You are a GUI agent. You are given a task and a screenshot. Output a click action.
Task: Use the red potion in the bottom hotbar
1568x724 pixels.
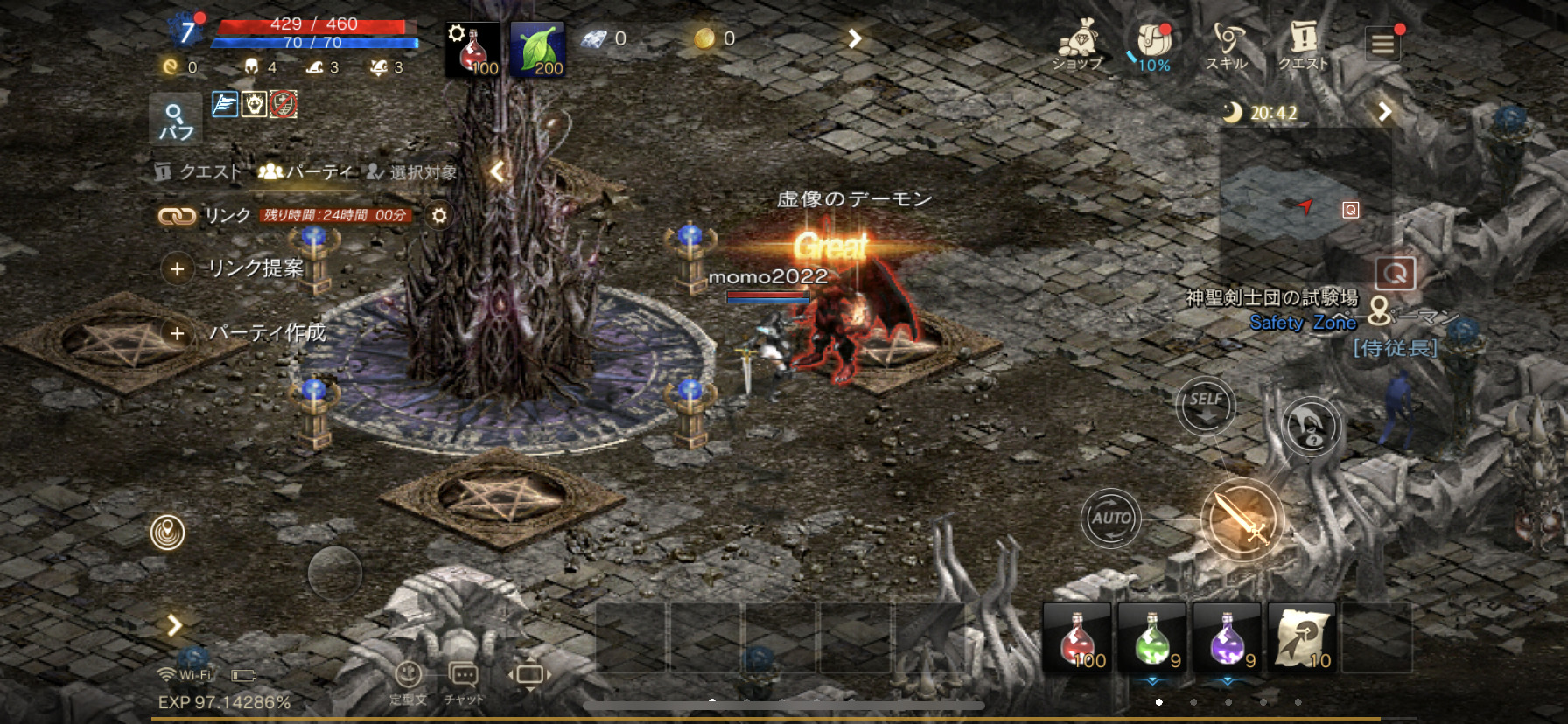(x=1078, y=637)
